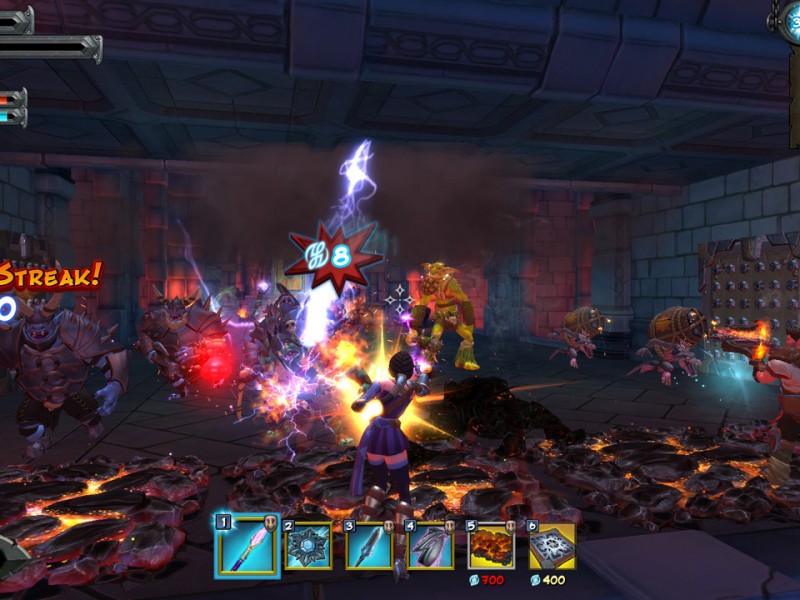Image resolution: width=800 pixels, height=600 pixels.
Task: Pick the lava floor trap costing 700
Action: [x=491, y=546]
